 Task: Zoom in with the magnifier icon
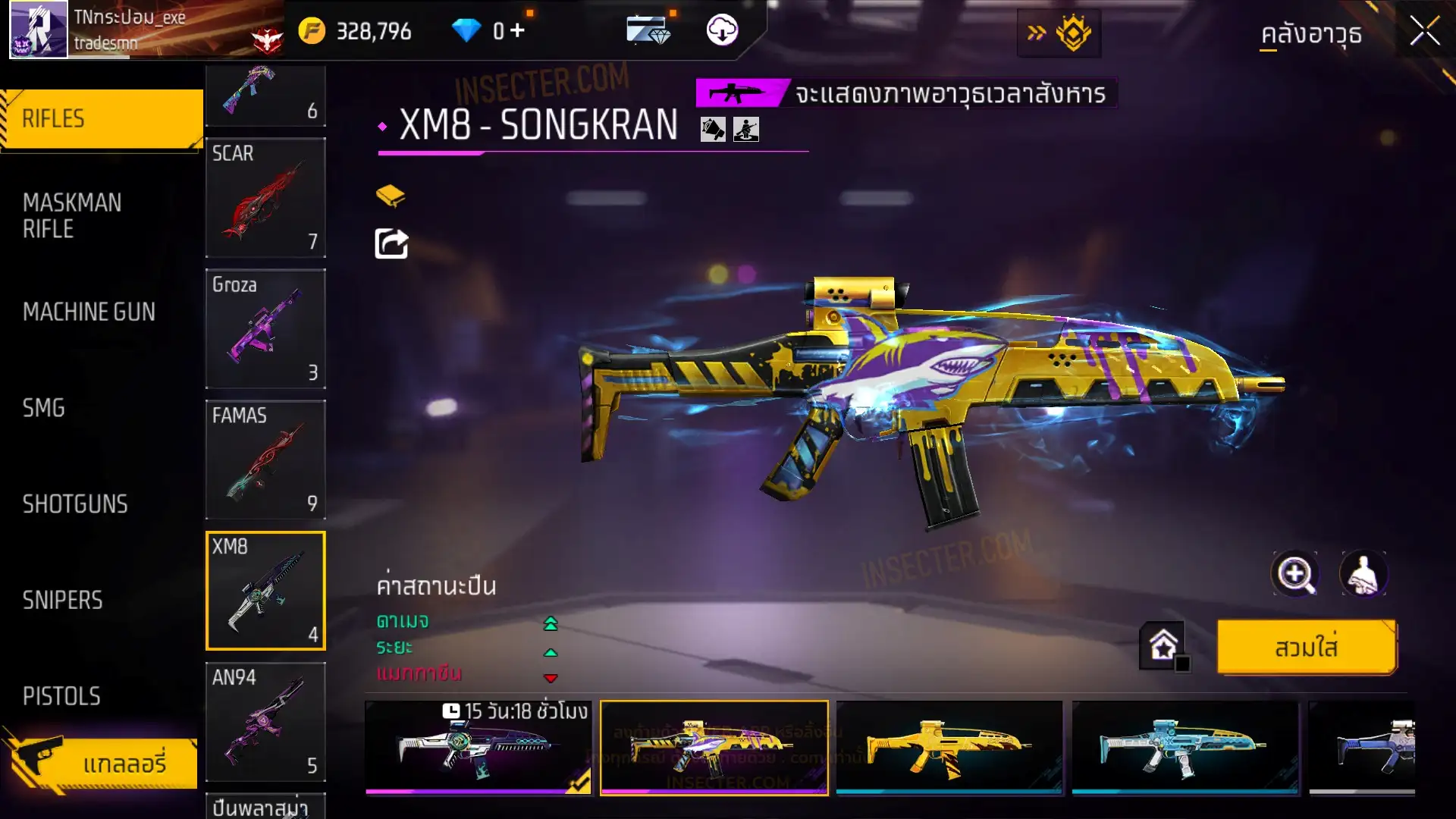click(1294, 574)
